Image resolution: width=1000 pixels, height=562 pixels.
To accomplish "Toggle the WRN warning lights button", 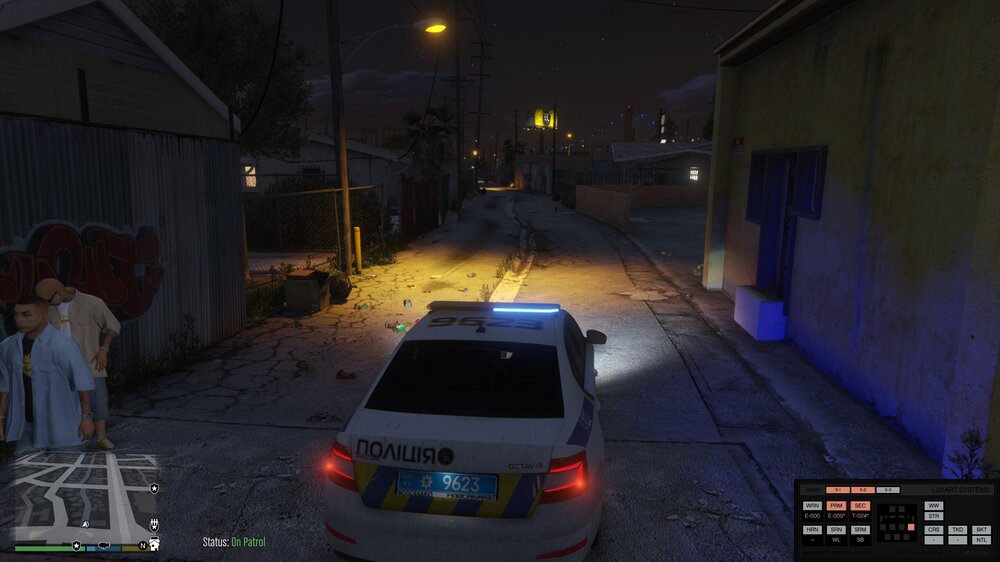I will pos(812,506).
